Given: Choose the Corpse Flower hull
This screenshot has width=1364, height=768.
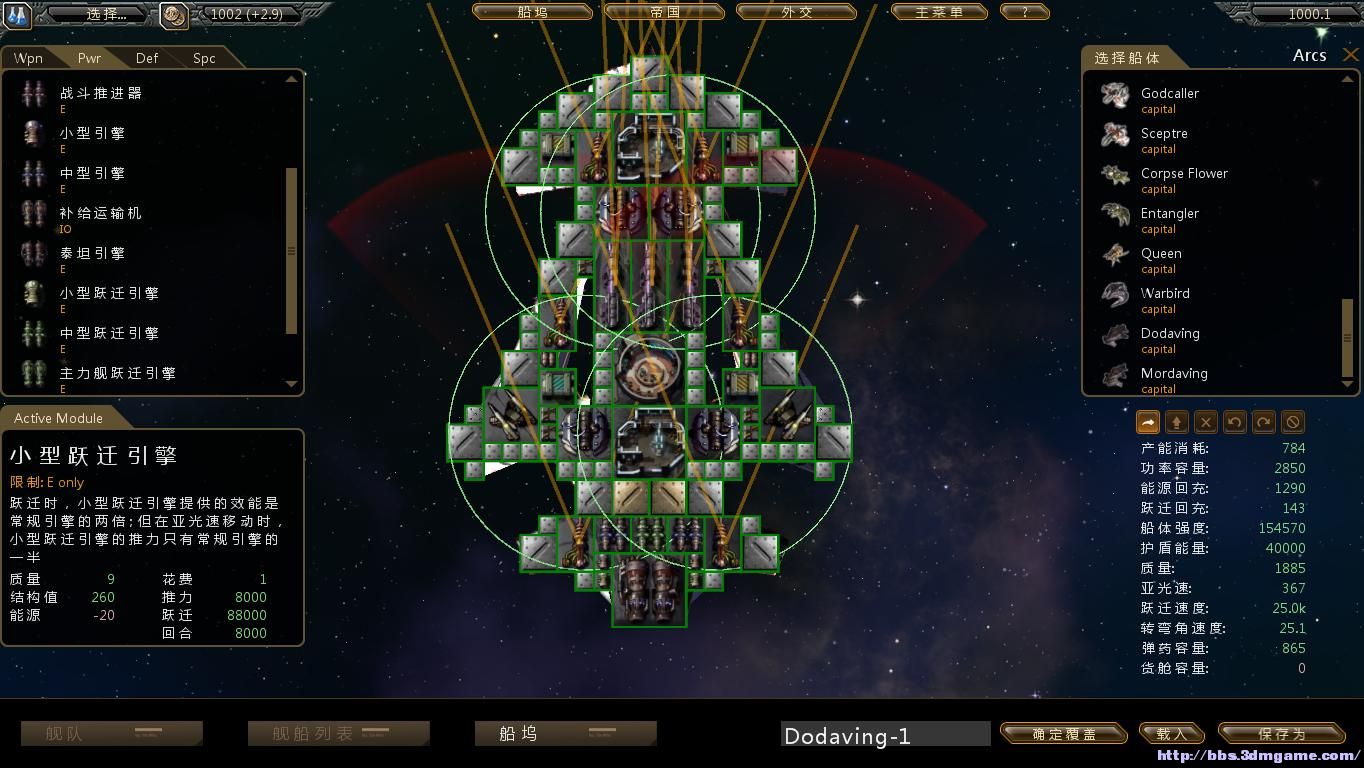Looking at the screenshot, I should pyautogui.click(x=1184, y=174).
